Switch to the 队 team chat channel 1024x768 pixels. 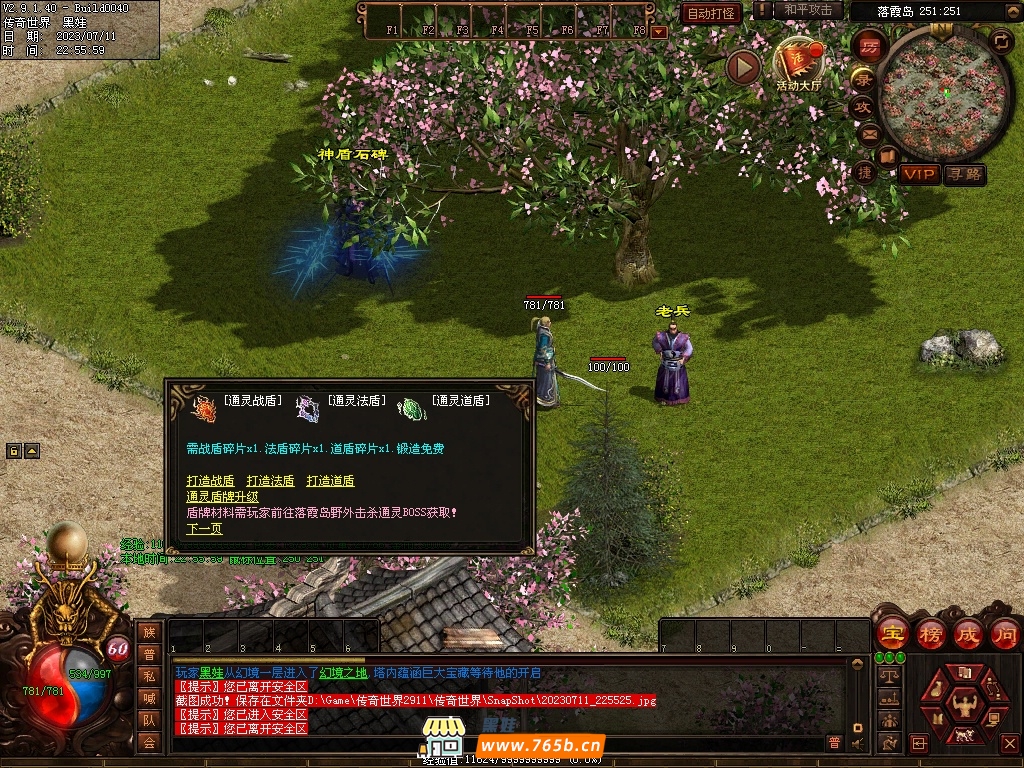149,719
